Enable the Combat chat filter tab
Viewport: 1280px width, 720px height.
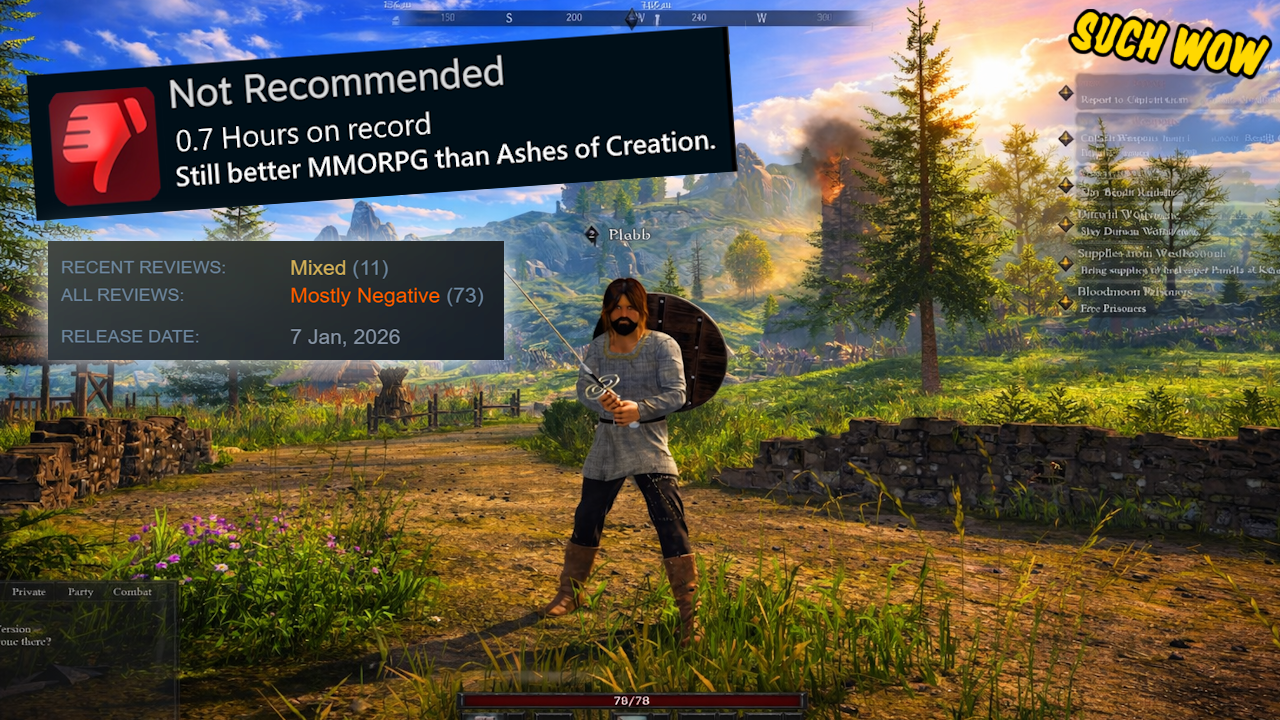(x=133, y=592)
